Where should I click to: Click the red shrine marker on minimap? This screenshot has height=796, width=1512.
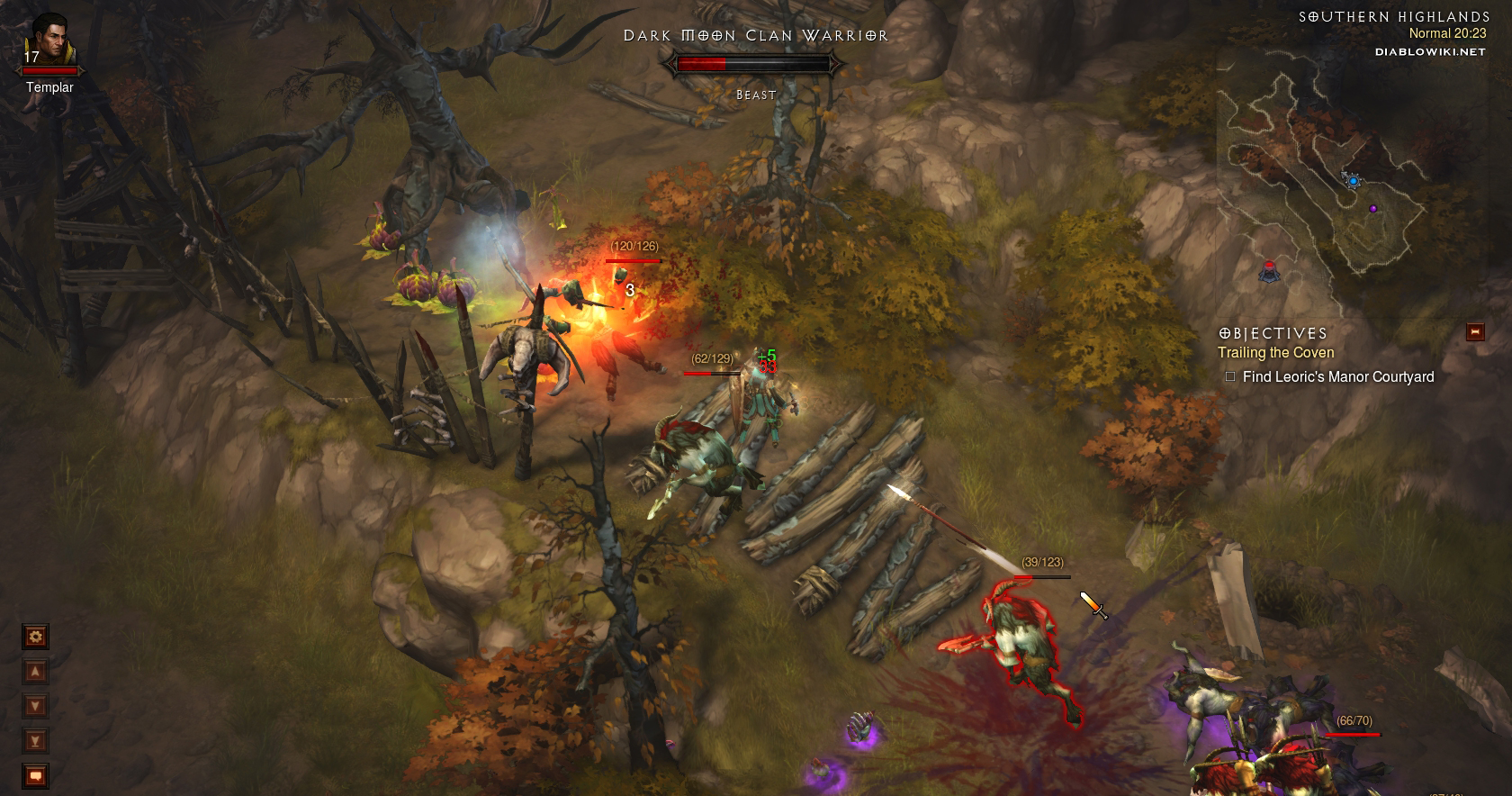[1270, 269]
